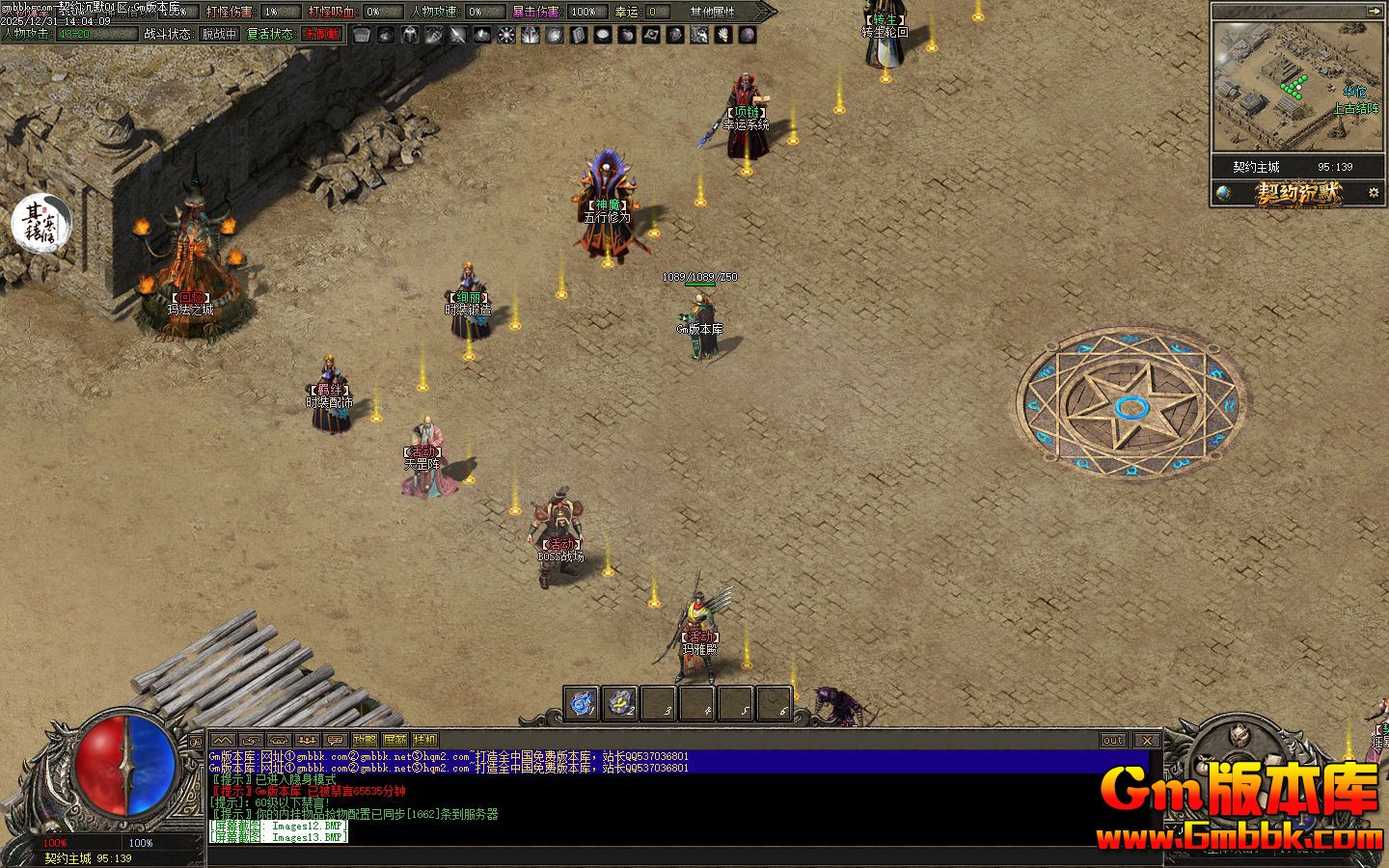This screenshot has height=868, width=1389.
Task: Toggle the 屏蔽 chat filter button
Action: (x=395, y=740)
